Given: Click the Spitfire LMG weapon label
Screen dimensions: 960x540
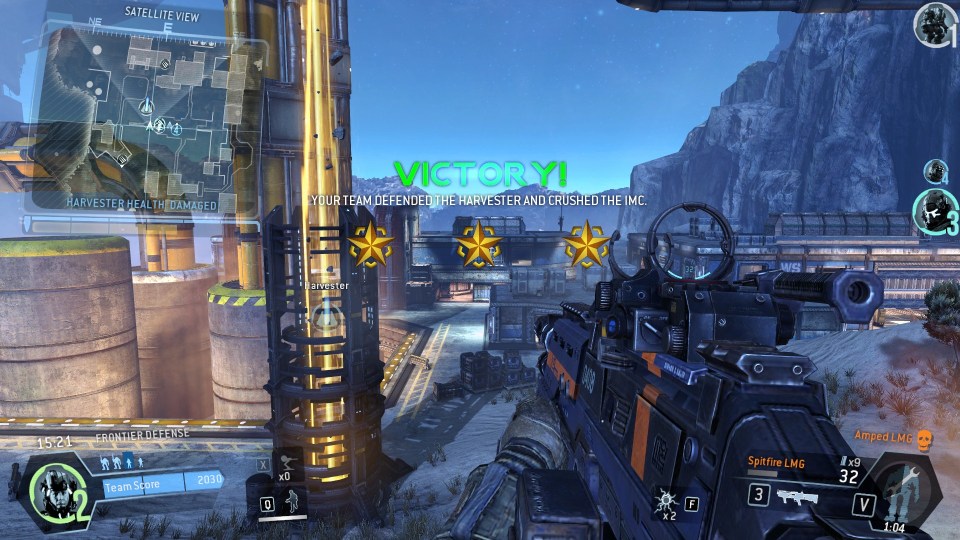Looking at the screenshot, I should (776, 461).
